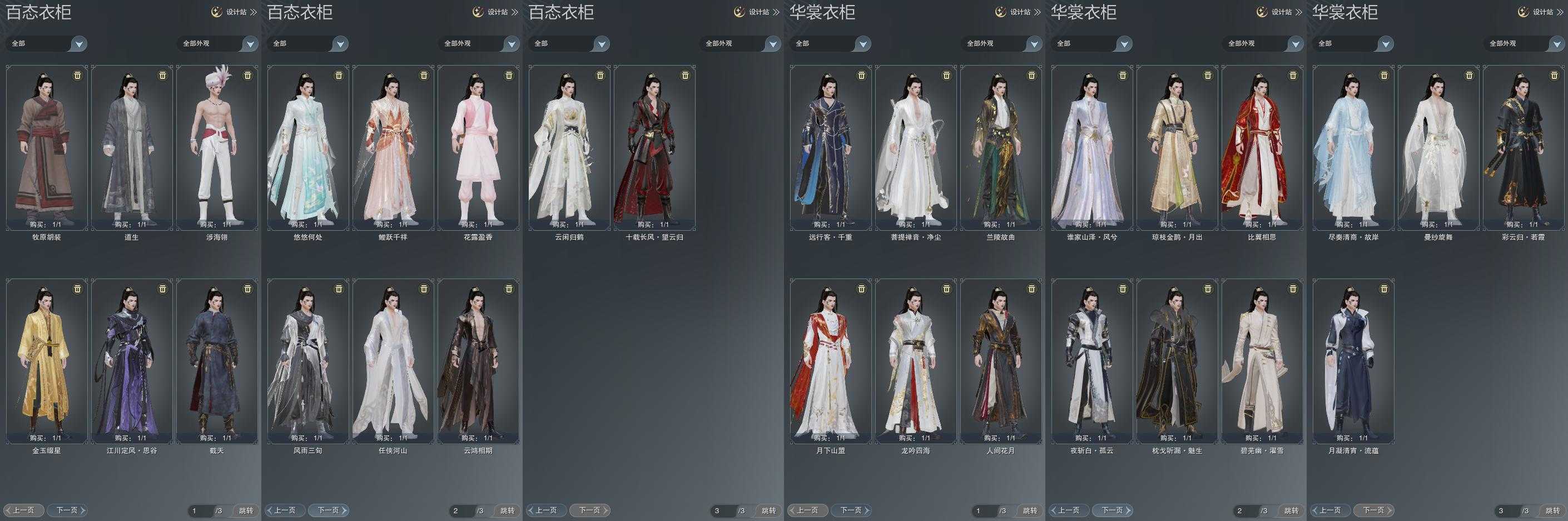
Task: Open the 悠悠何处 outfit card
Action: coord(308,147)
